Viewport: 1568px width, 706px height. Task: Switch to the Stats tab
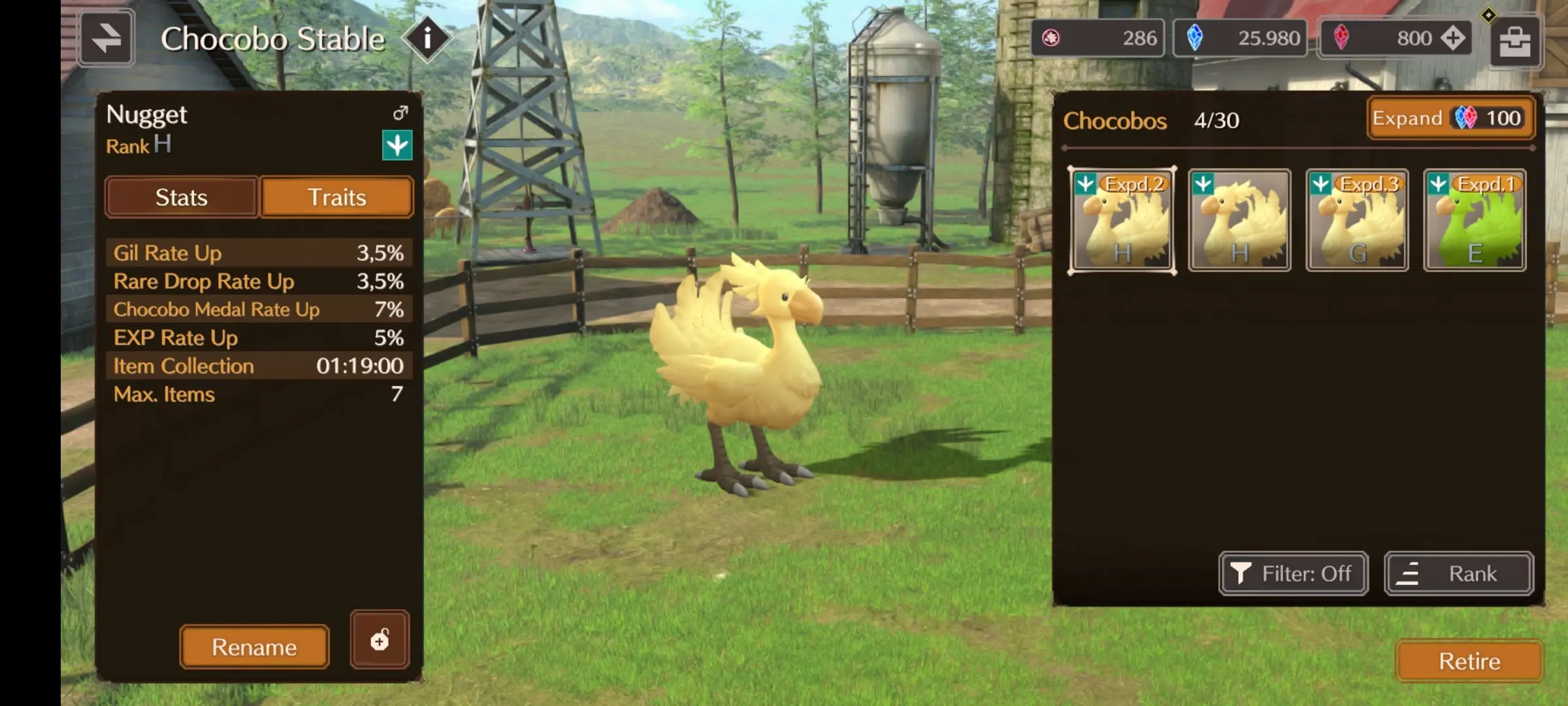181,197
